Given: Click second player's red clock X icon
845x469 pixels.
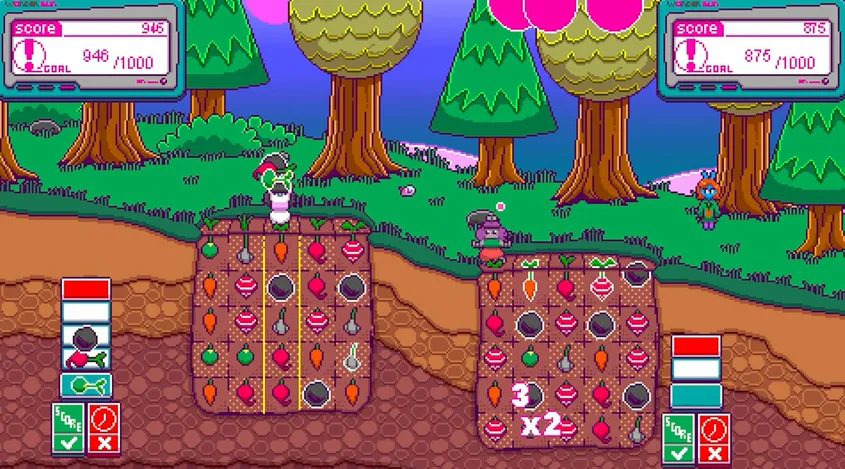Looking at the screenshot, I should (714, 437).
